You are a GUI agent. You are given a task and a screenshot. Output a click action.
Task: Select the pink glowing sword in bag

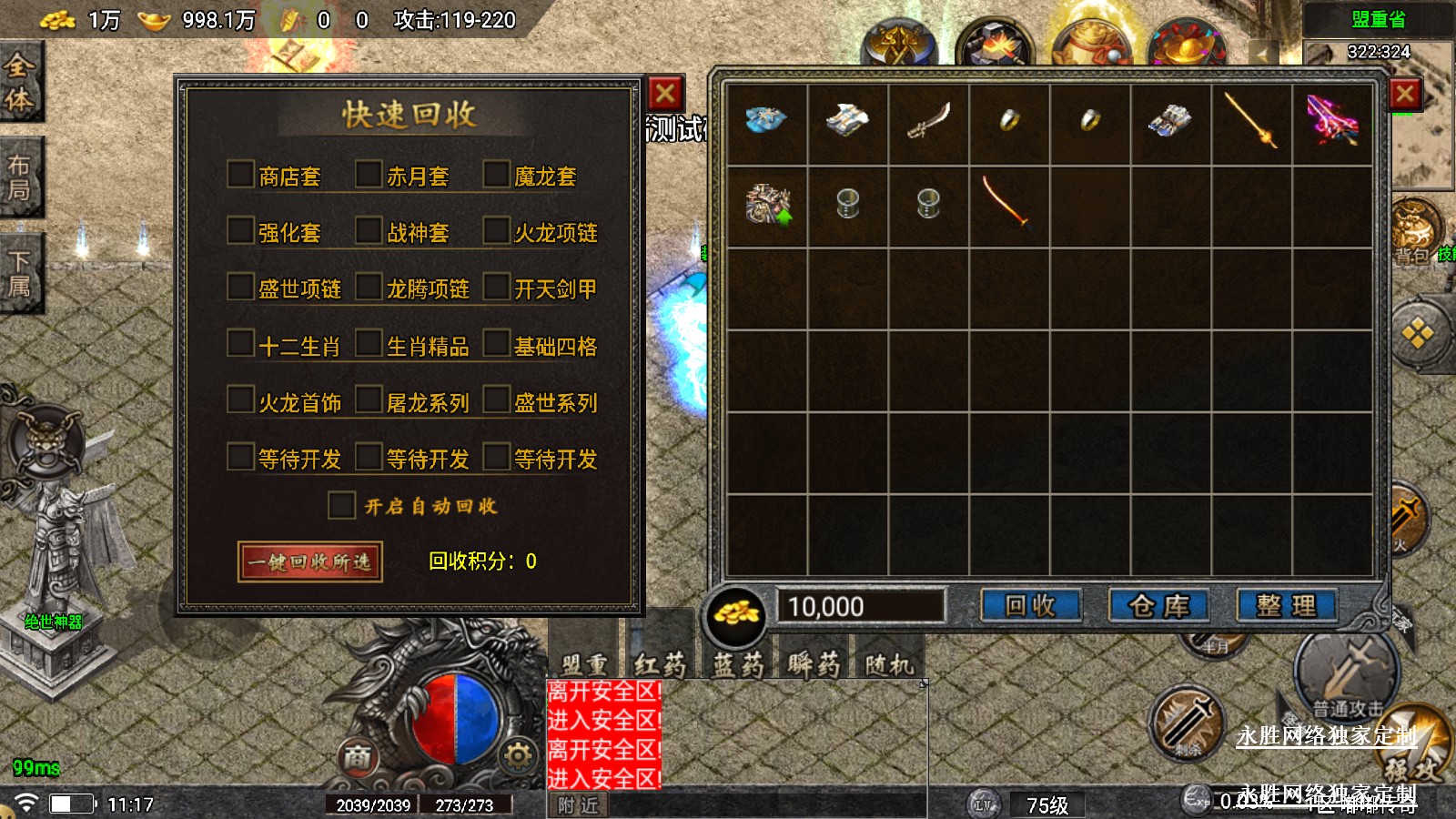coord(1331,122)
